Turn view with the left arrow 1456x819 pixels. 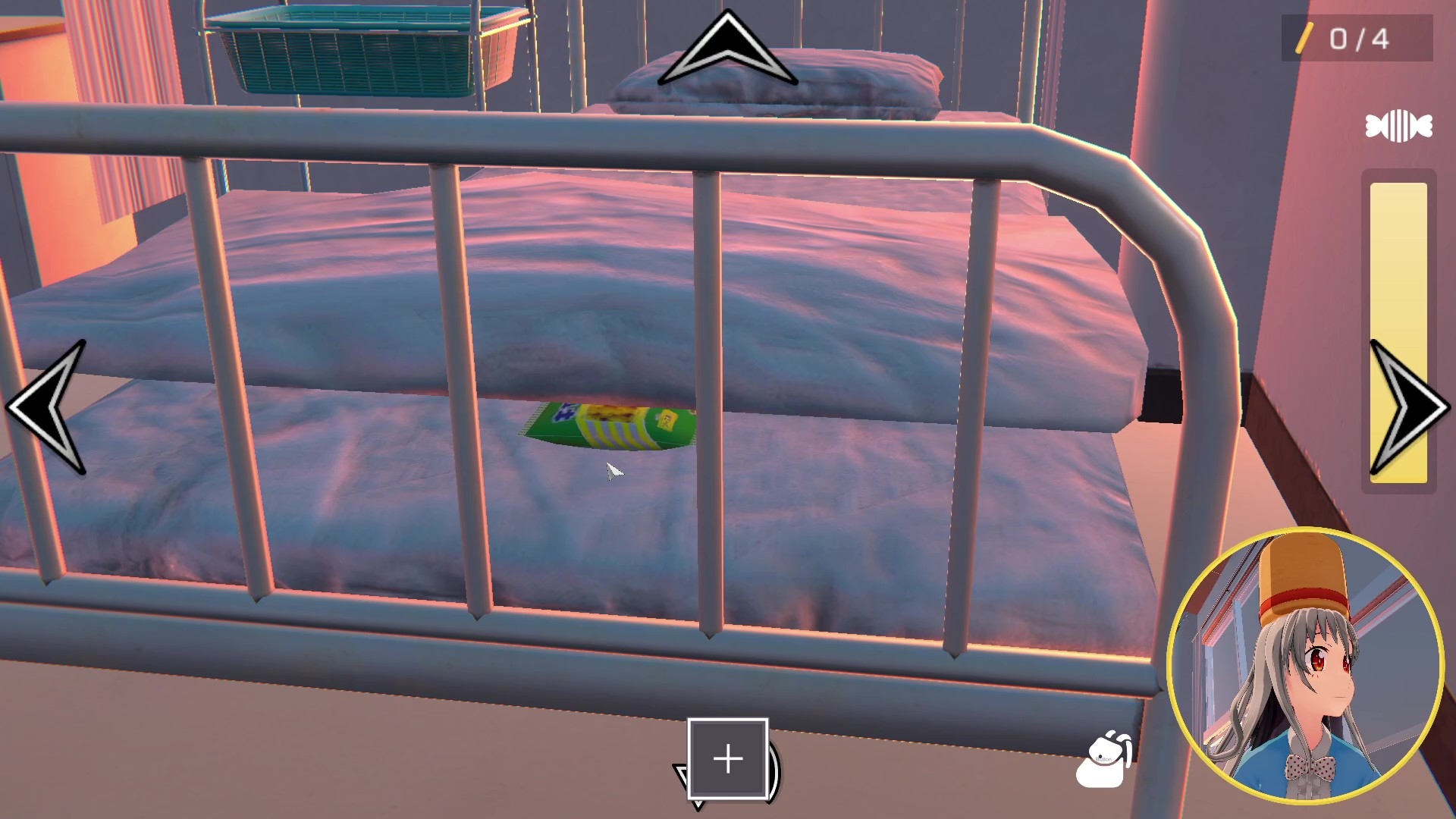coord(47,407)
